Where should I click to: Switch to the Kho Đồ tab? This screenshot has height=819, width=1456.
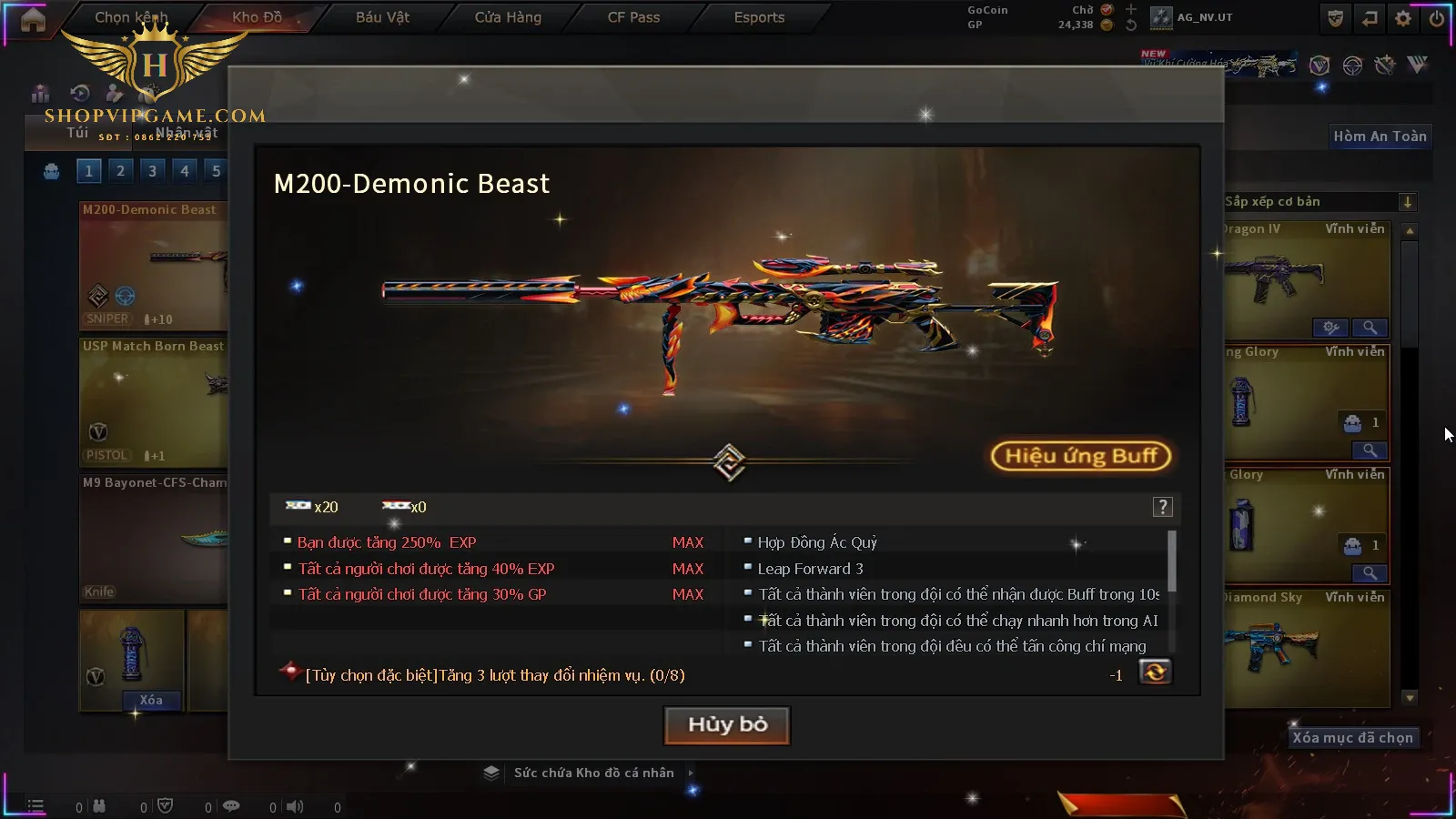pos(257,17)
